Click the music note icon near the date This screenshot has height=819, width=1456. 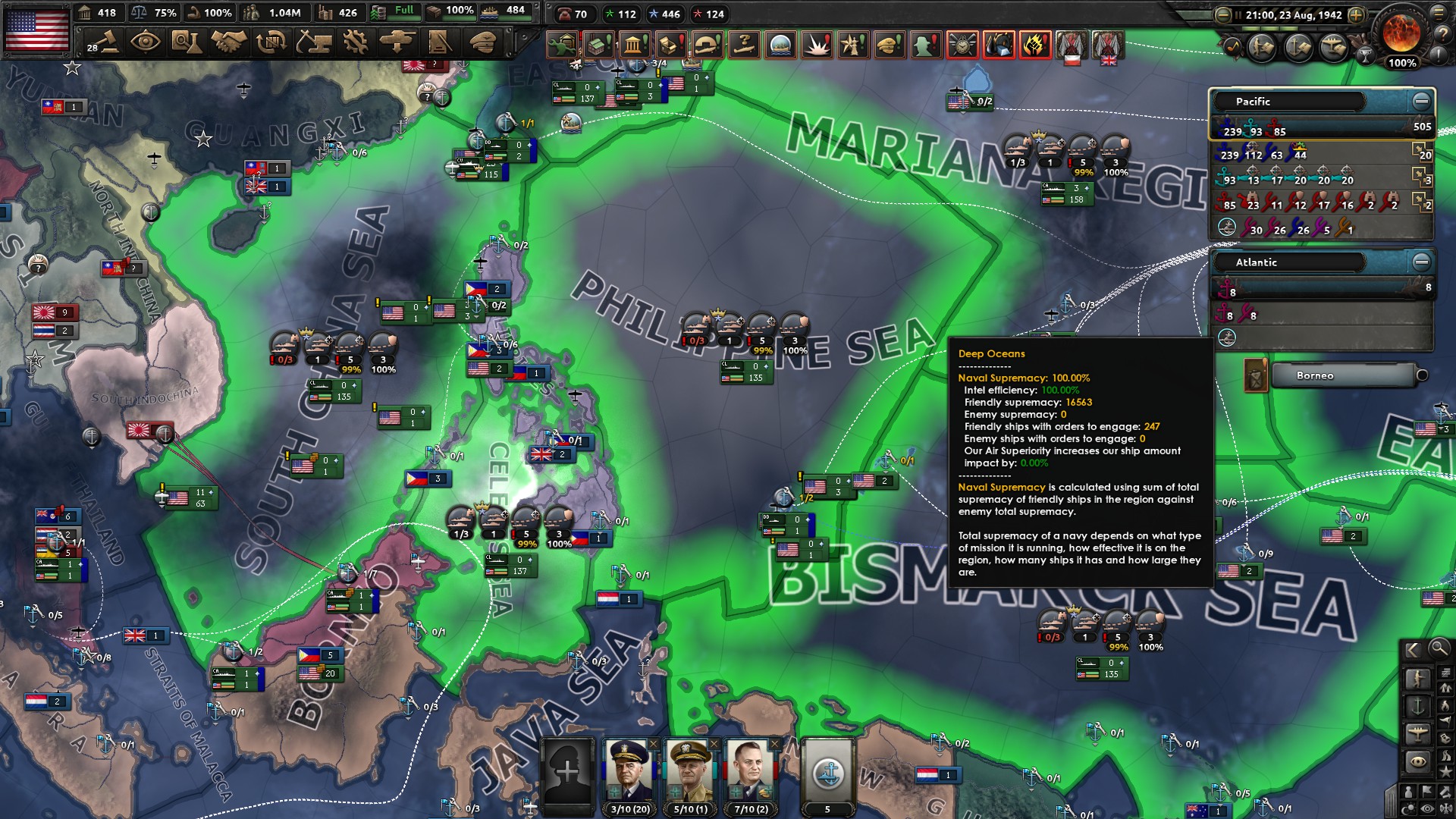(1234, 47)
